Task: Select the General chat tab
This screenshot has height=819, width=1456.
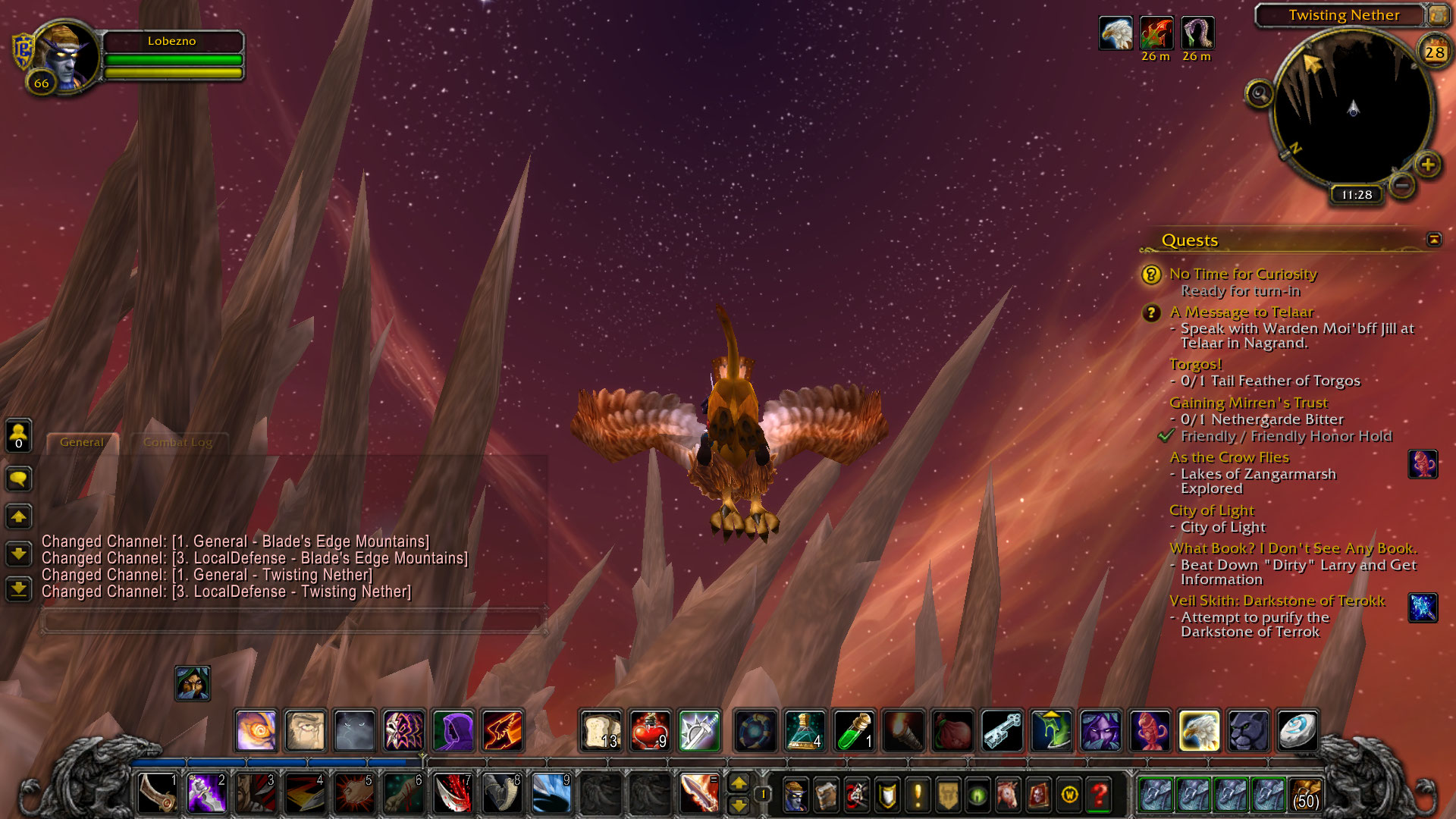Action: (82, 442)
